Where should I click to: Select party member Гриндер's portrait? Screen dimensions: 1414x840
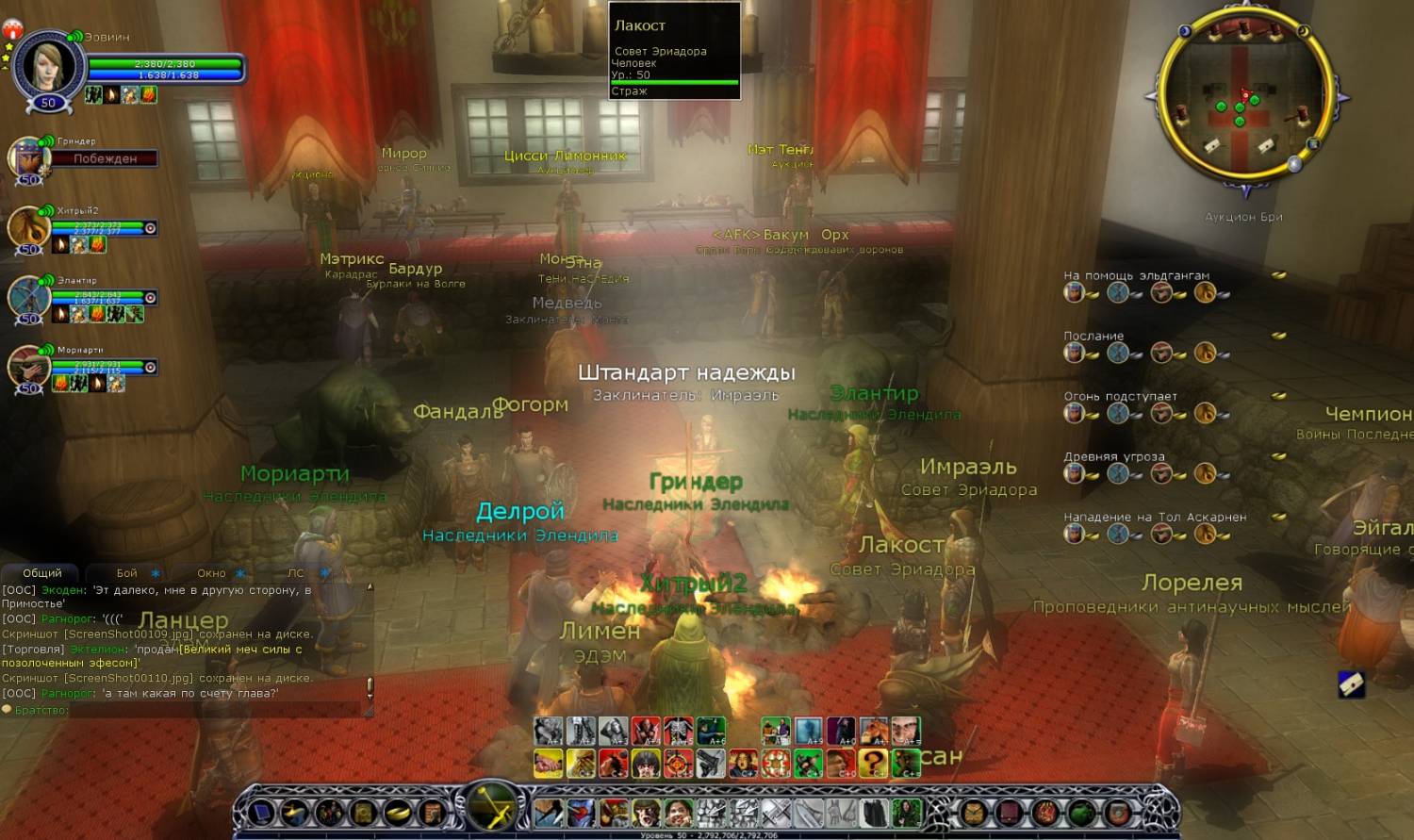click(x=28, y=158)
